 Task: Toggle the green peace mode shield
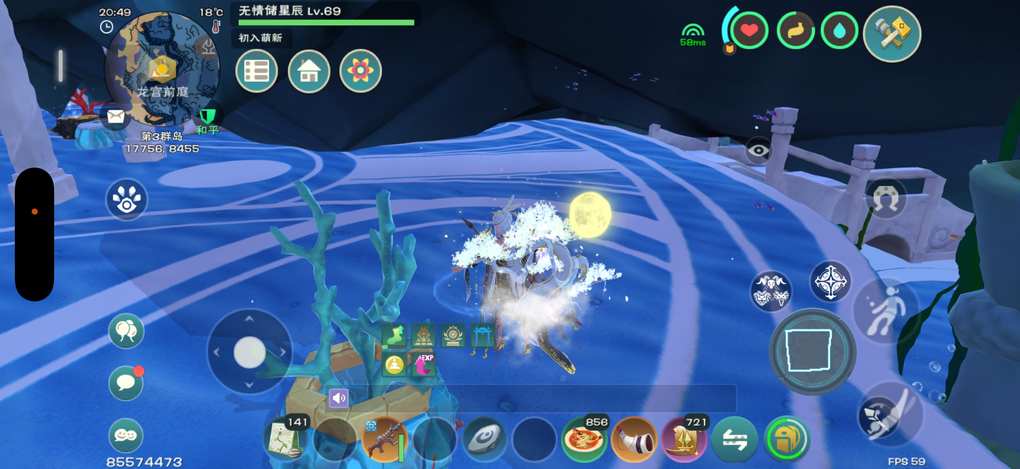(209, 117)
